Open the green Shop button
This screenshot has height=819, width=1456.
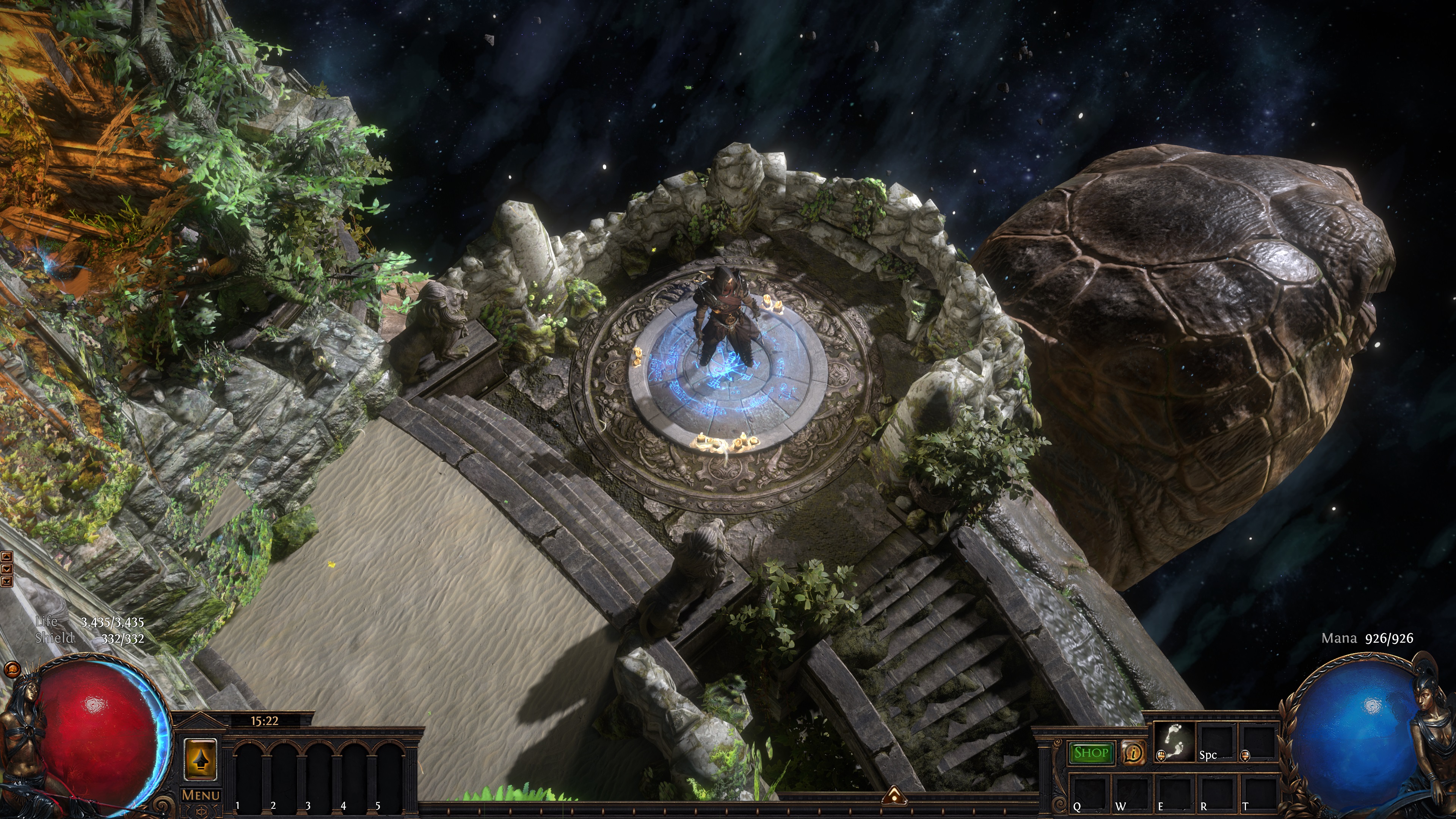(1090, 753)
